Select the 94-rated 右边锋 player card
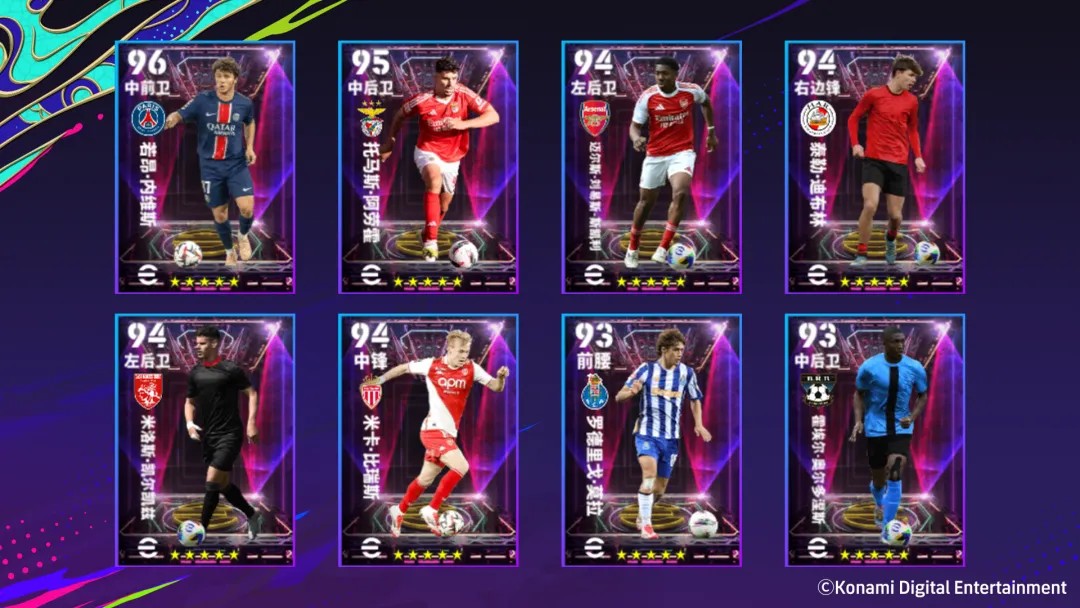1080x608 pixels. tap(875, 167)
